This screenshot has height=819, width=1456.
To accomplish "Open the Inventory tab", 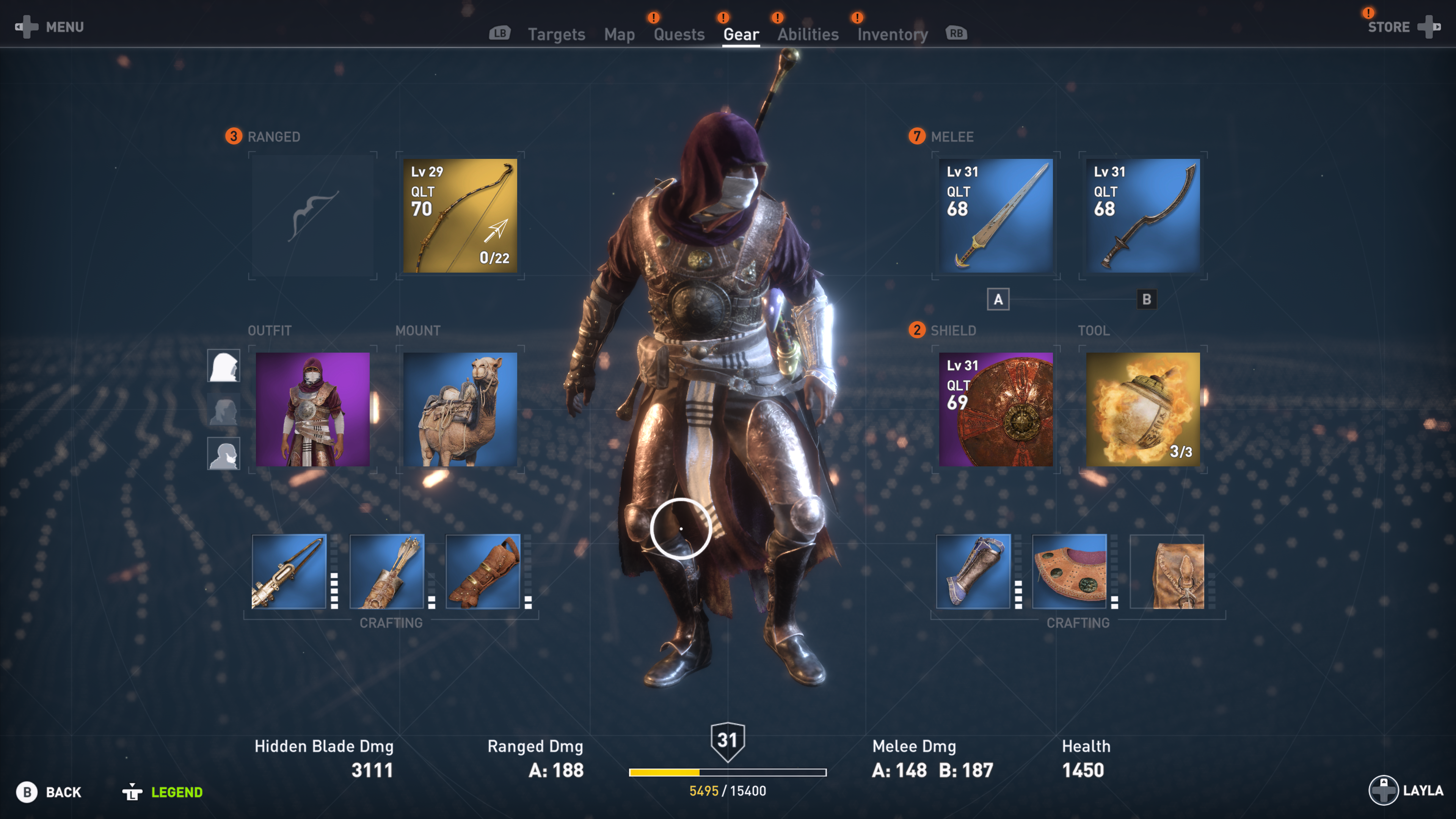I will point(892,35).
